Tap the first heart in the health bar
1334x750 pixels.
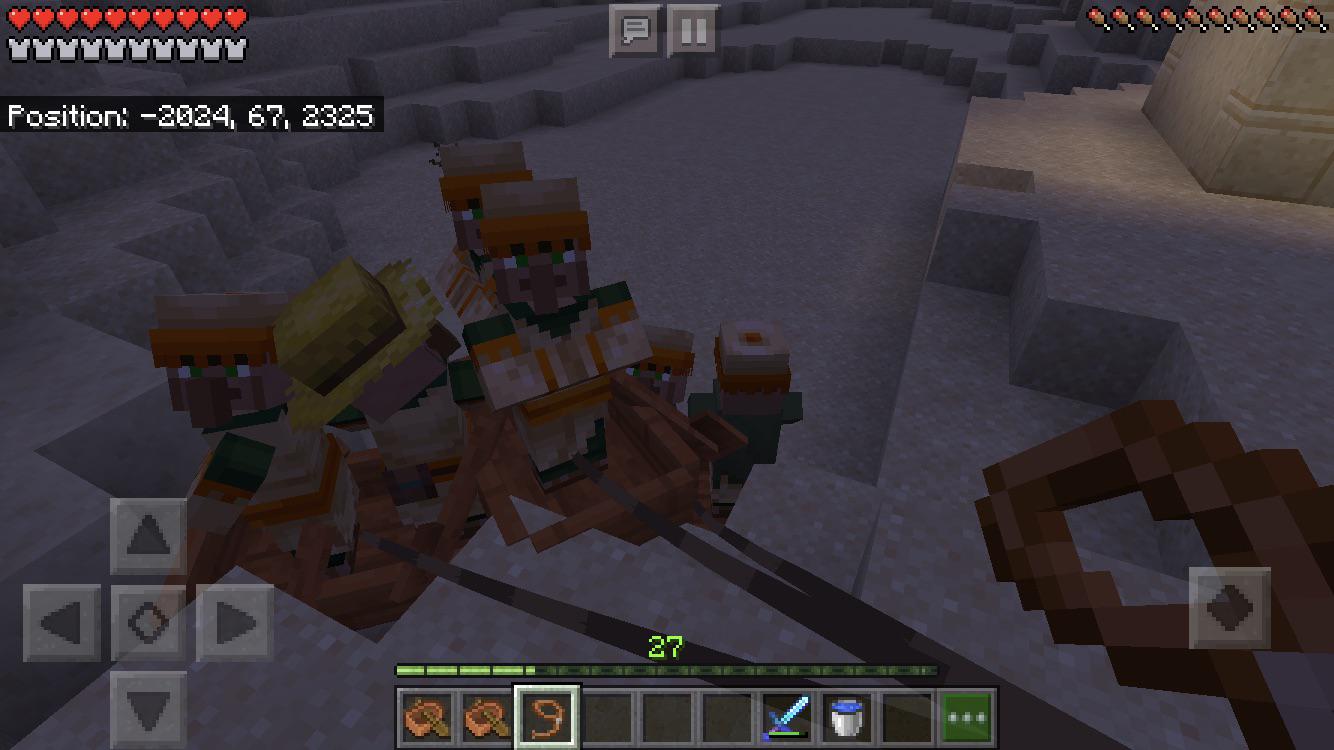click(x=16, y=15)
